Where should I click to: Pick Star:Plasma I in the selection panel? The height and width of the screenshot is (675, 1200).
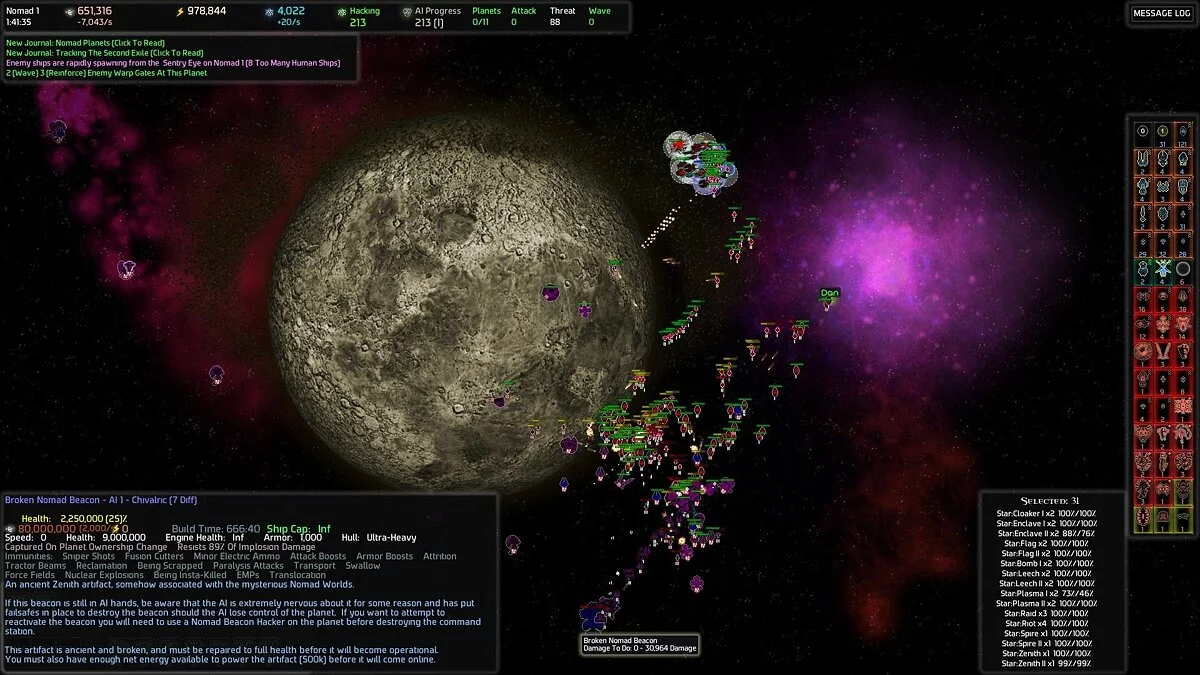1046,593
